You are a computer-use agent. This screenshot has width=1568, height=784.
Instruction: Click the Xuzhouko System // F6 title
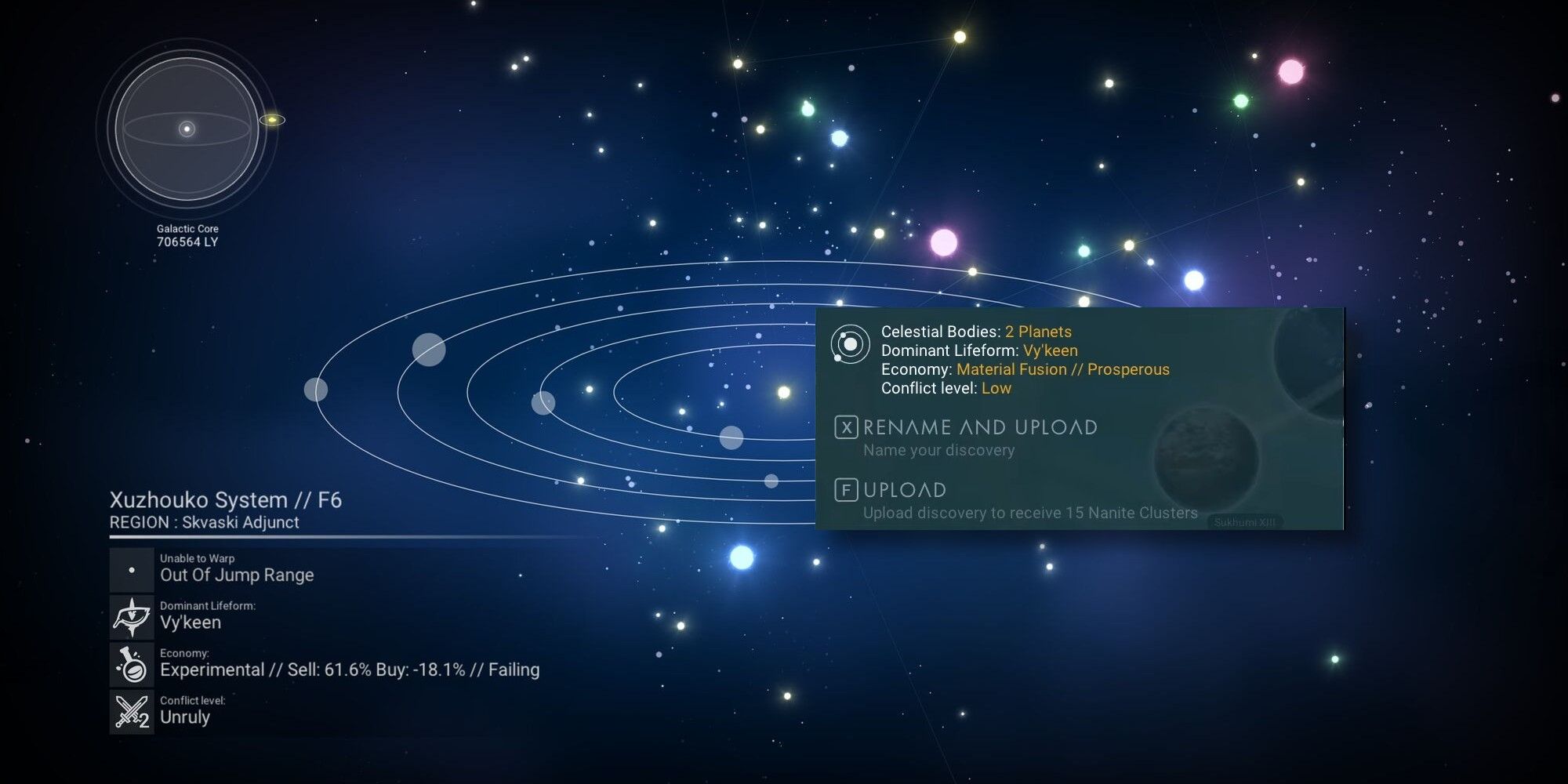coord(229,499)
